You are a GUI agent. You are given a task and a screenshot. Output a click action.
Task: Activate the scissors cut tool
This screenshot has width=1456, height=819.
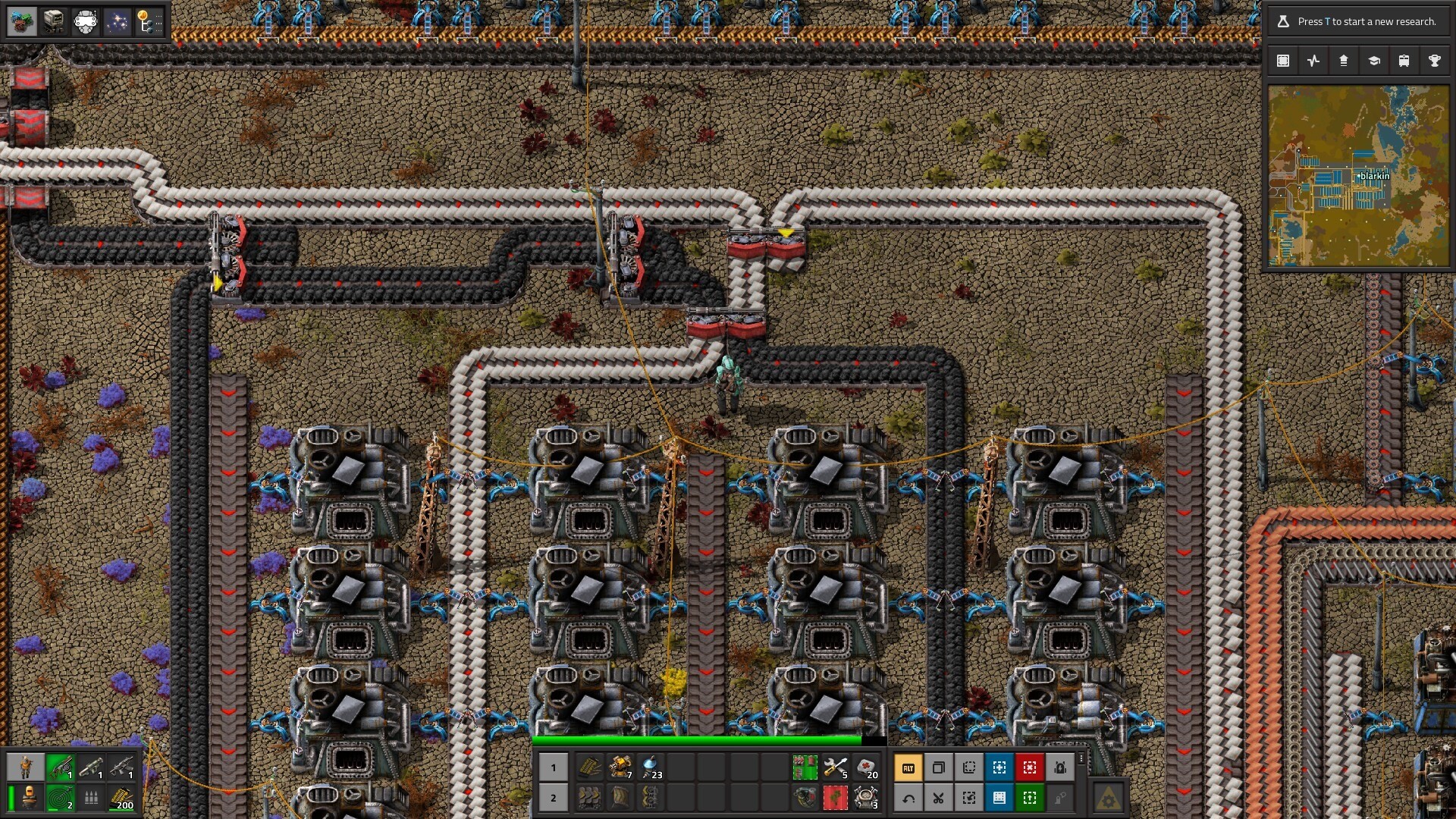coord(939,798)
